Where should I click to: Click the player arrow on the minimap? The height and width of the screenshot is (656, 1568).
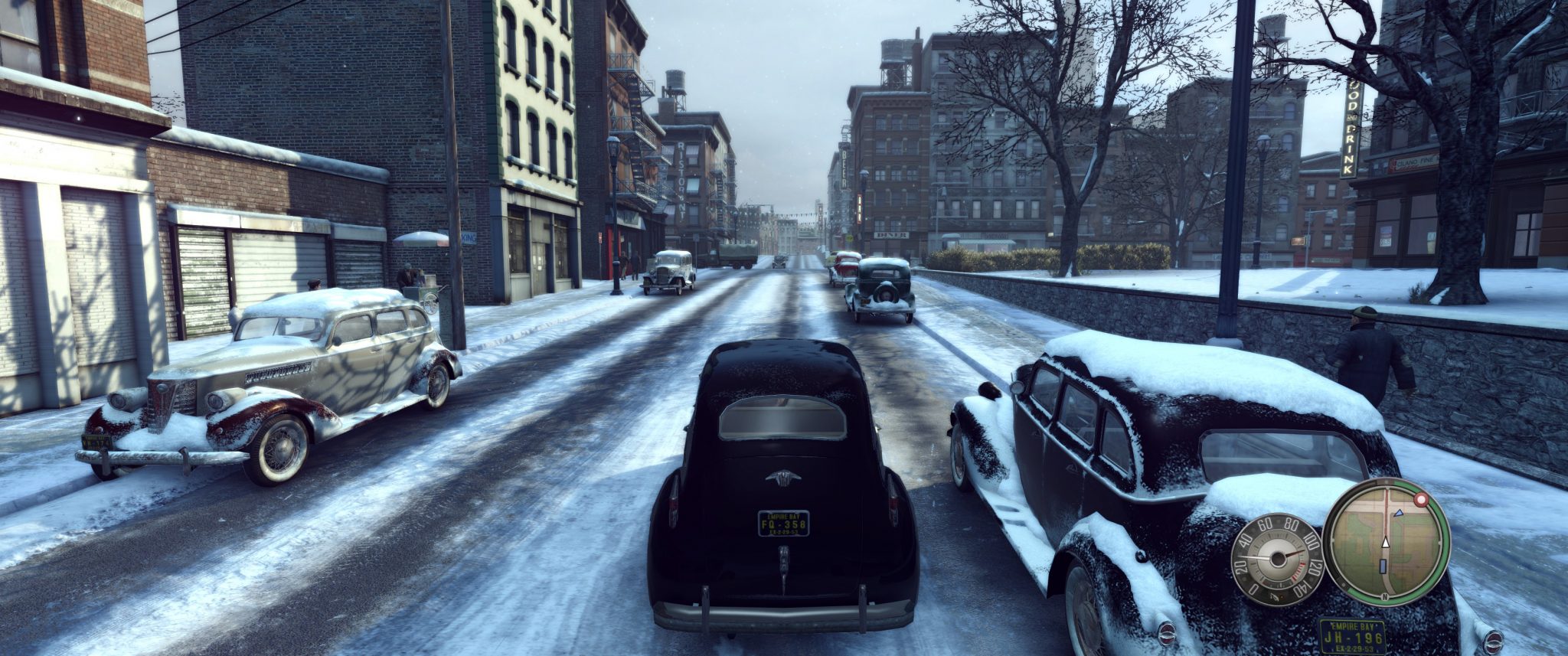pos(1386,542)
